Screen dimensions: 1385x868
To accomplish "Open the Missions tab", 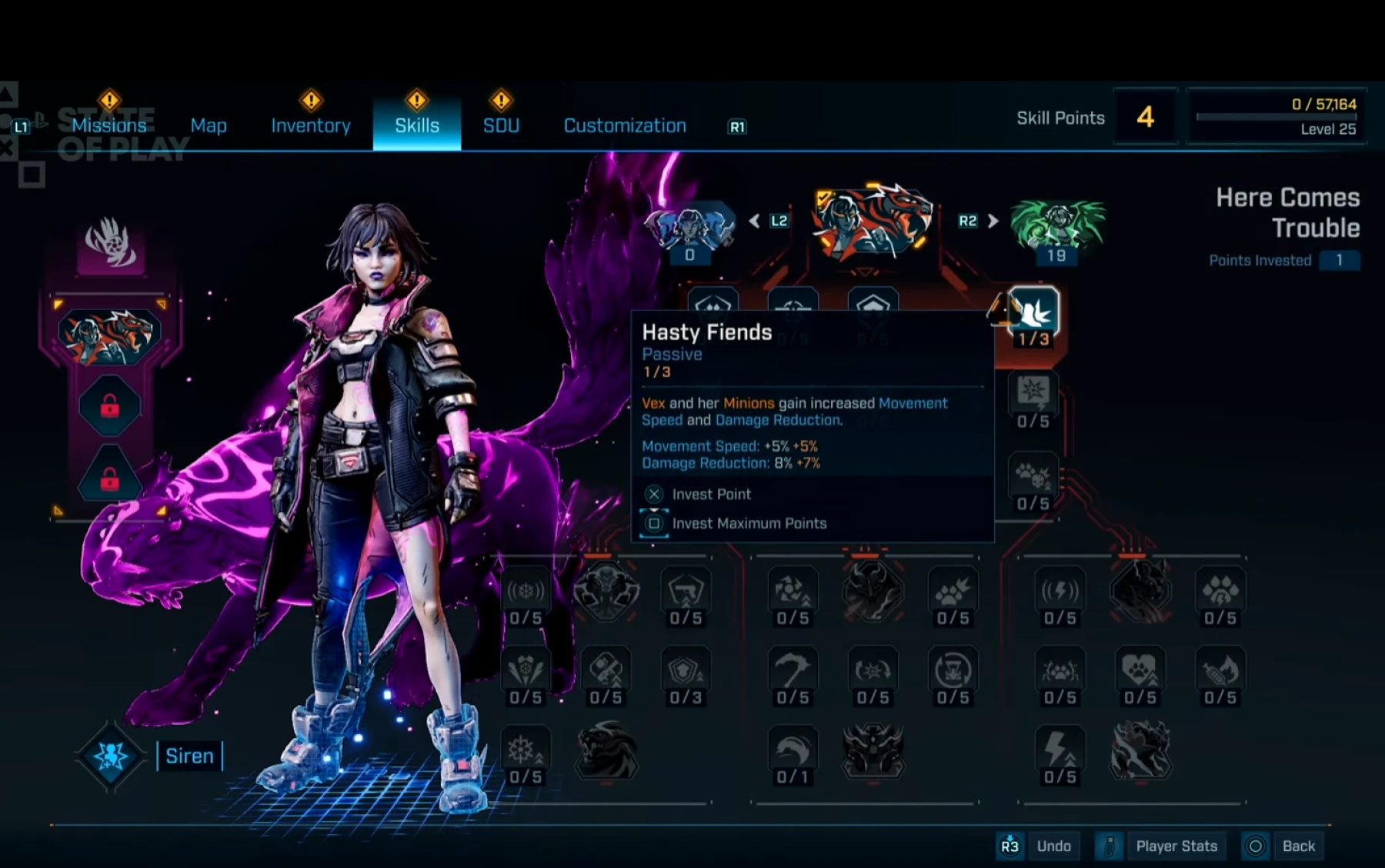I will click(x=109, y=125).
